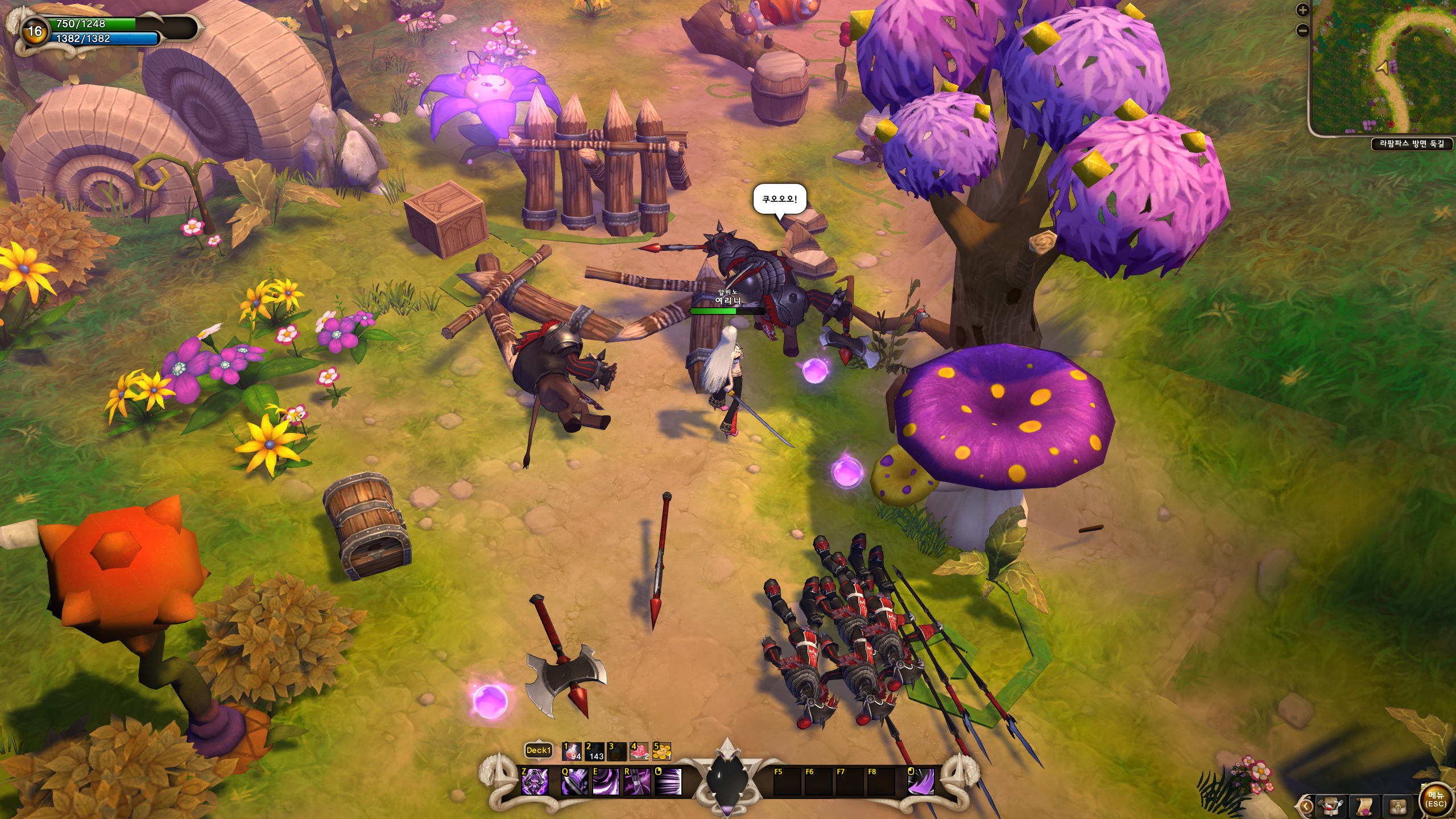The height and width of the screenshot is (819, 1456).
Task: Open the quest scroll journal
Action: 1364,806
